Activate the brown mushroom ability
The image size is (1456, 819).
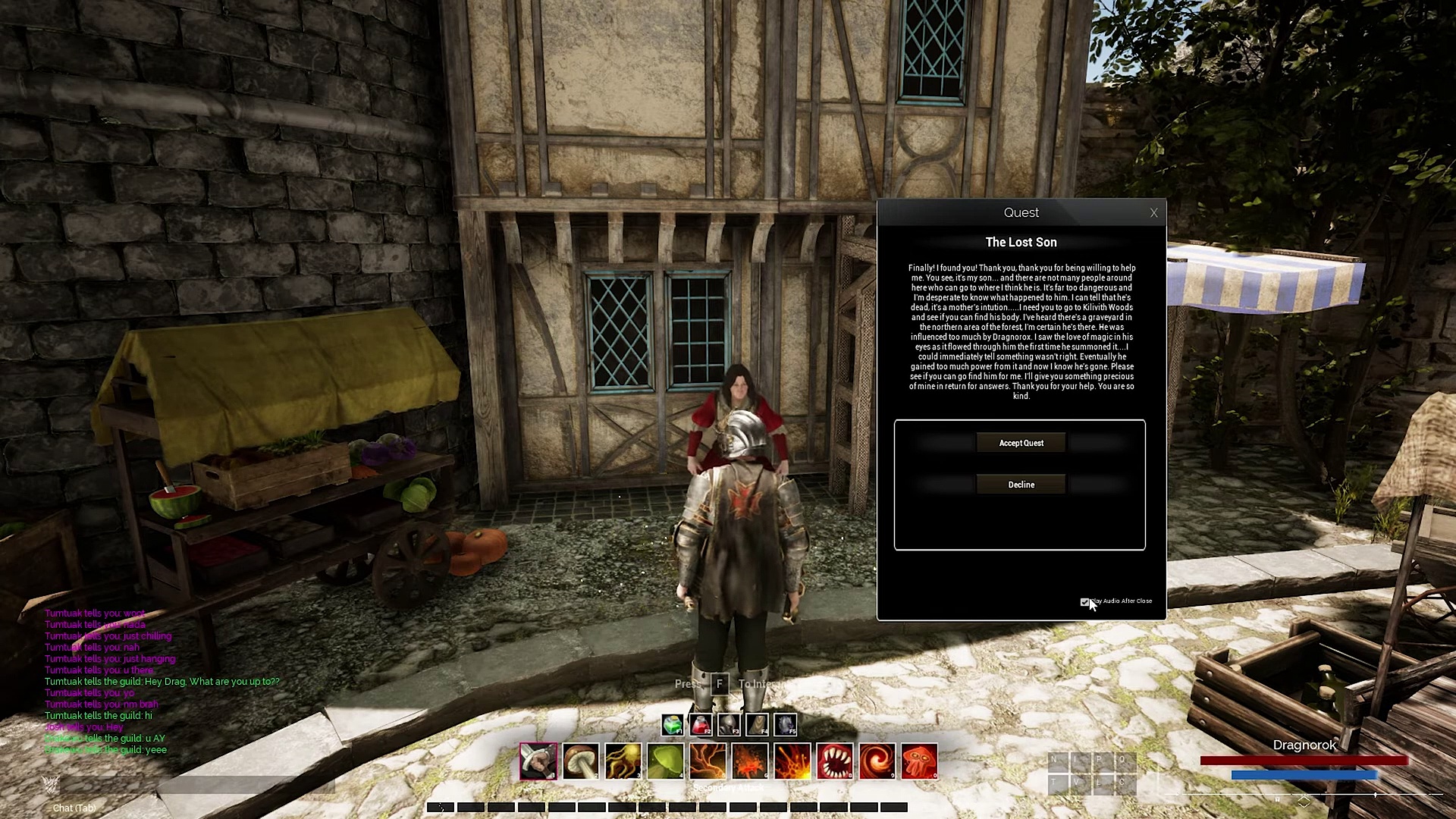coord(581,761)
